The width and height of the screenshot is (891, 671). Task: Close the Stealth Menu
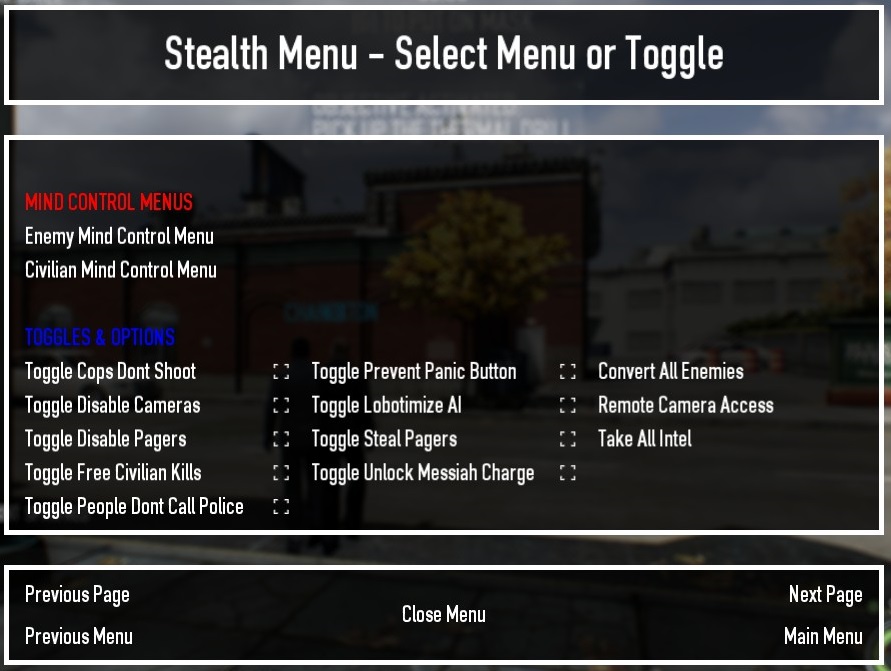tap(444, 615)
